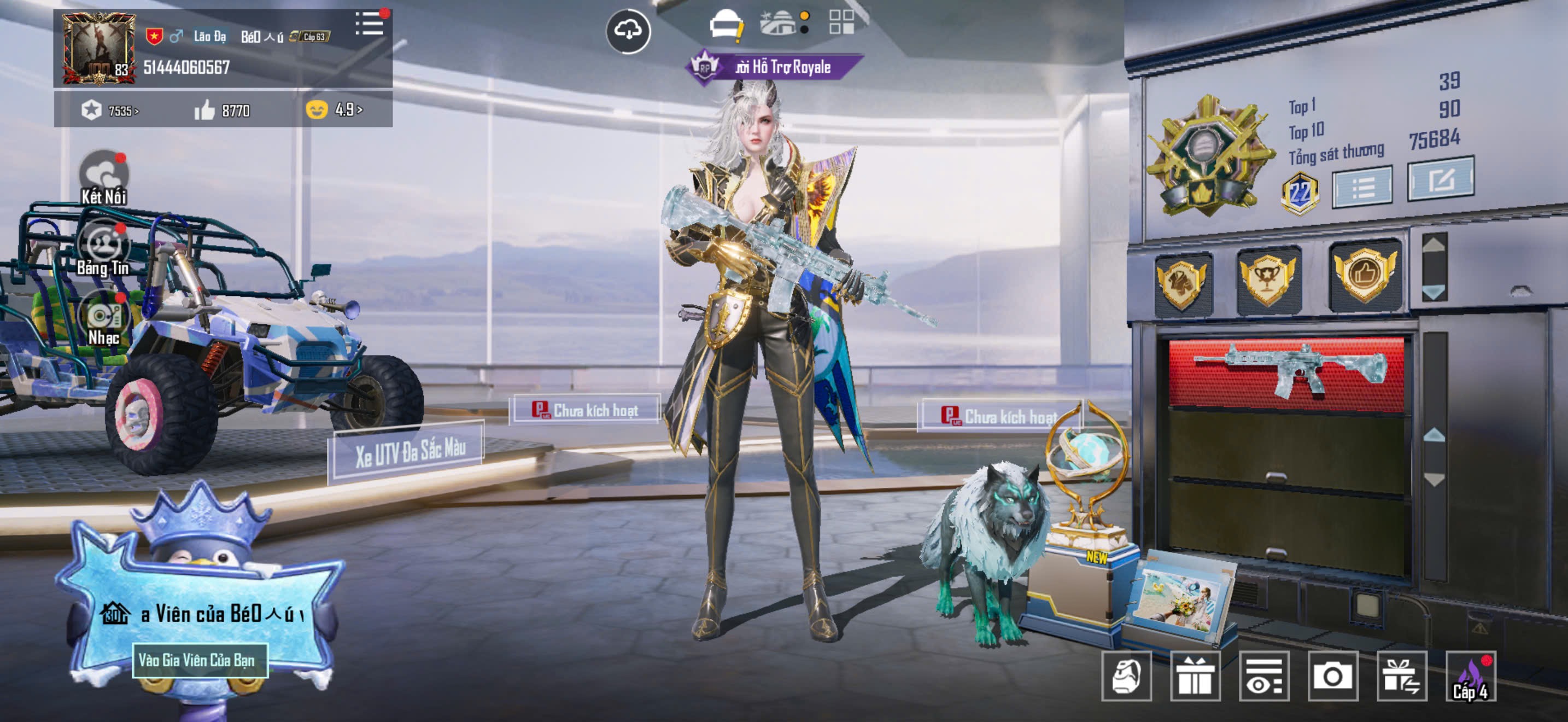Open the Hỗ Trợ Royale pass banner
This screenshot has width=1568, height=722.
coord(774,67)
